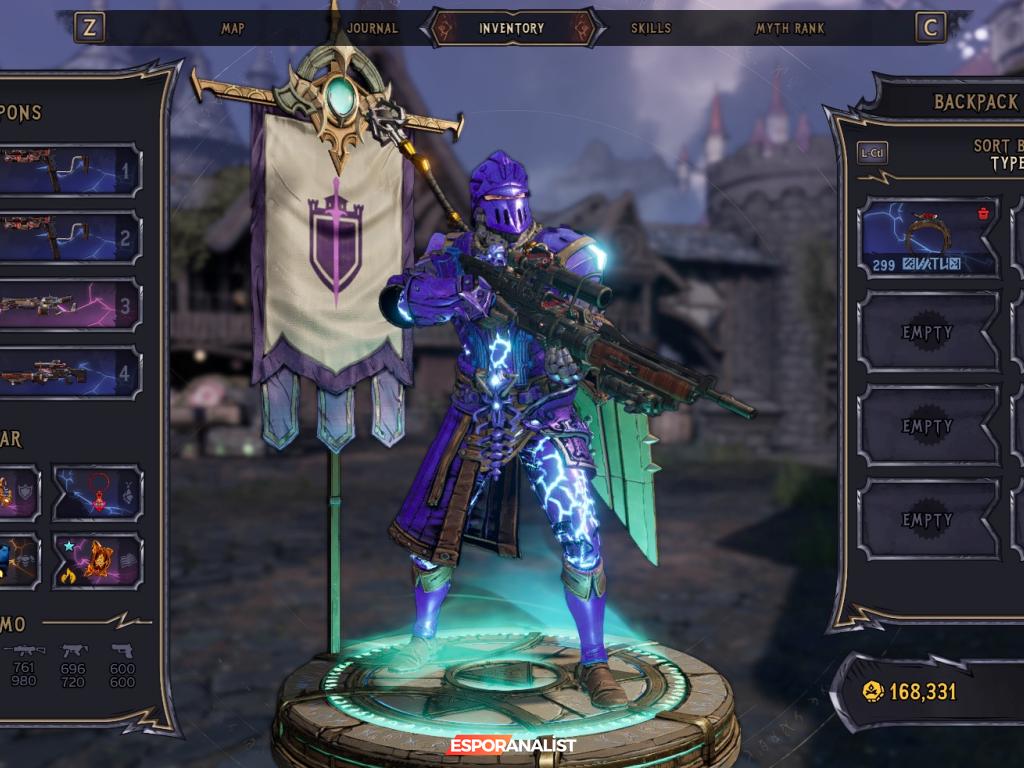Select the level 299 ring in backpack

928,237
